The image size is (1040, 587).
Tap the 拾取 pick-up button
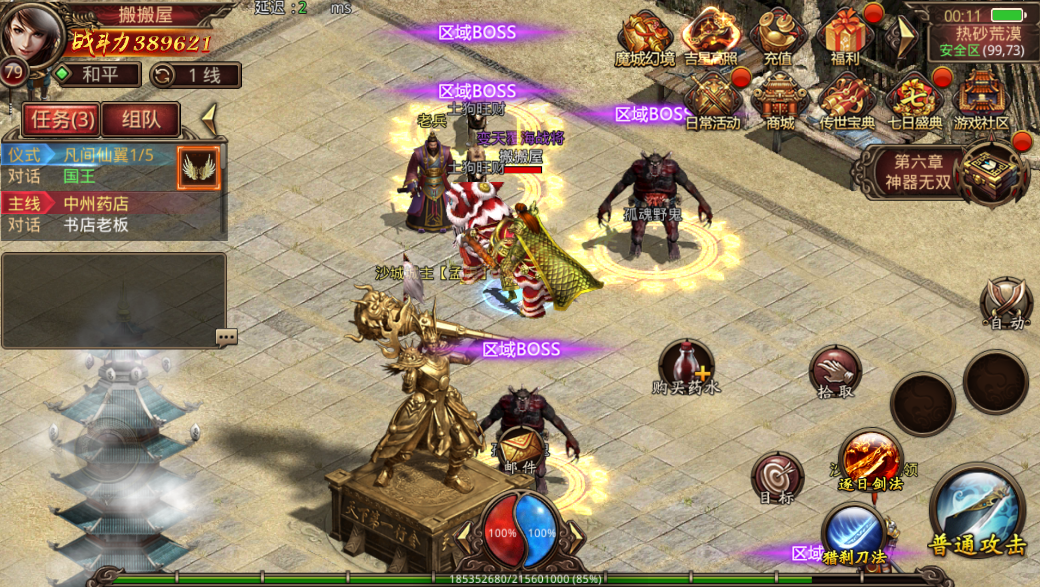[x=835, y=371]
